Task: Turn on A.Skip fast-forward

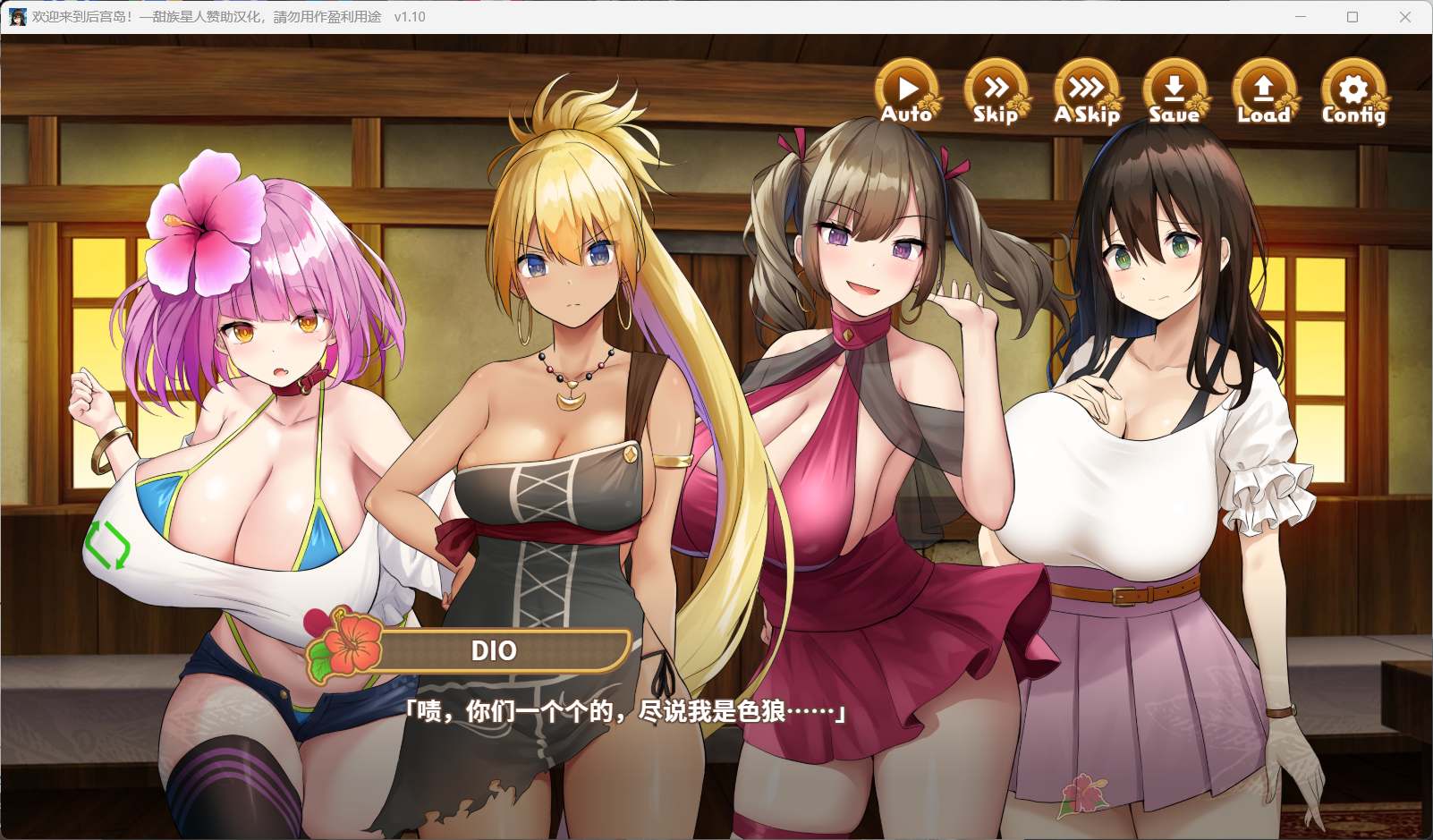Action: click(x=1086, y=92)
